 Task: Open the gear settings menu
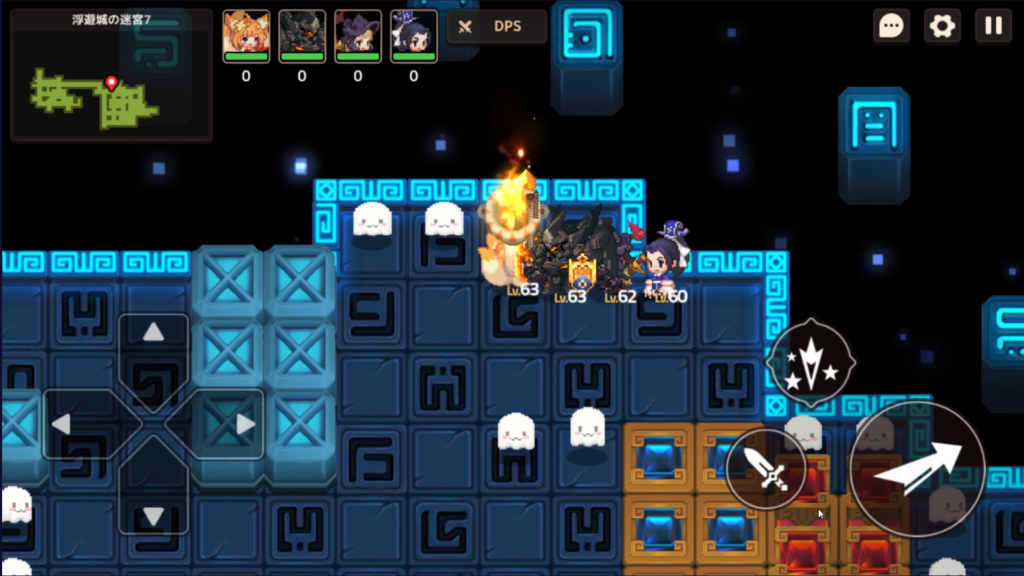click(x=942, y=26)
